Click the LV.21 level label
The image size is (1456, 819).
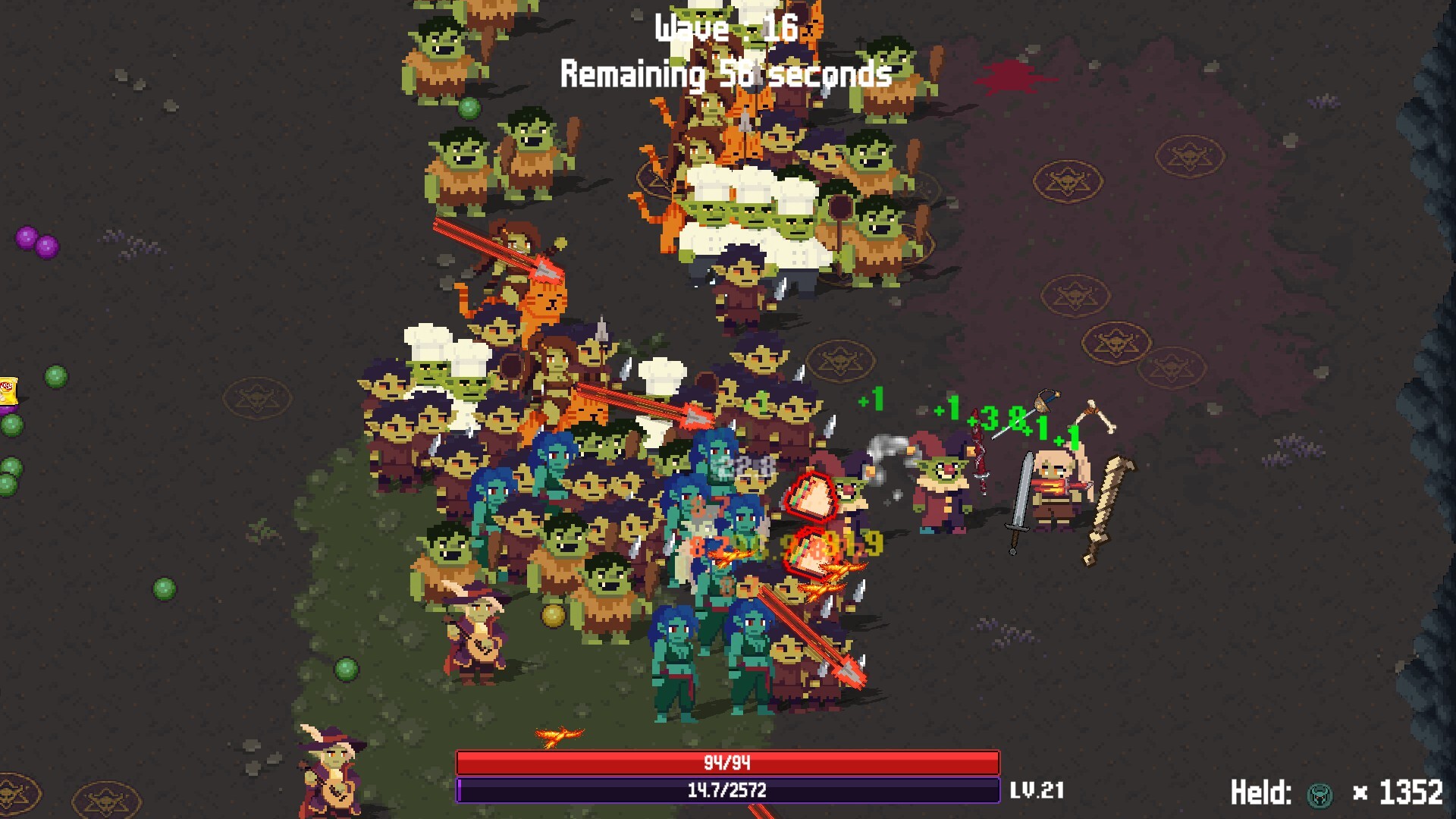(x=1037, y=790)
